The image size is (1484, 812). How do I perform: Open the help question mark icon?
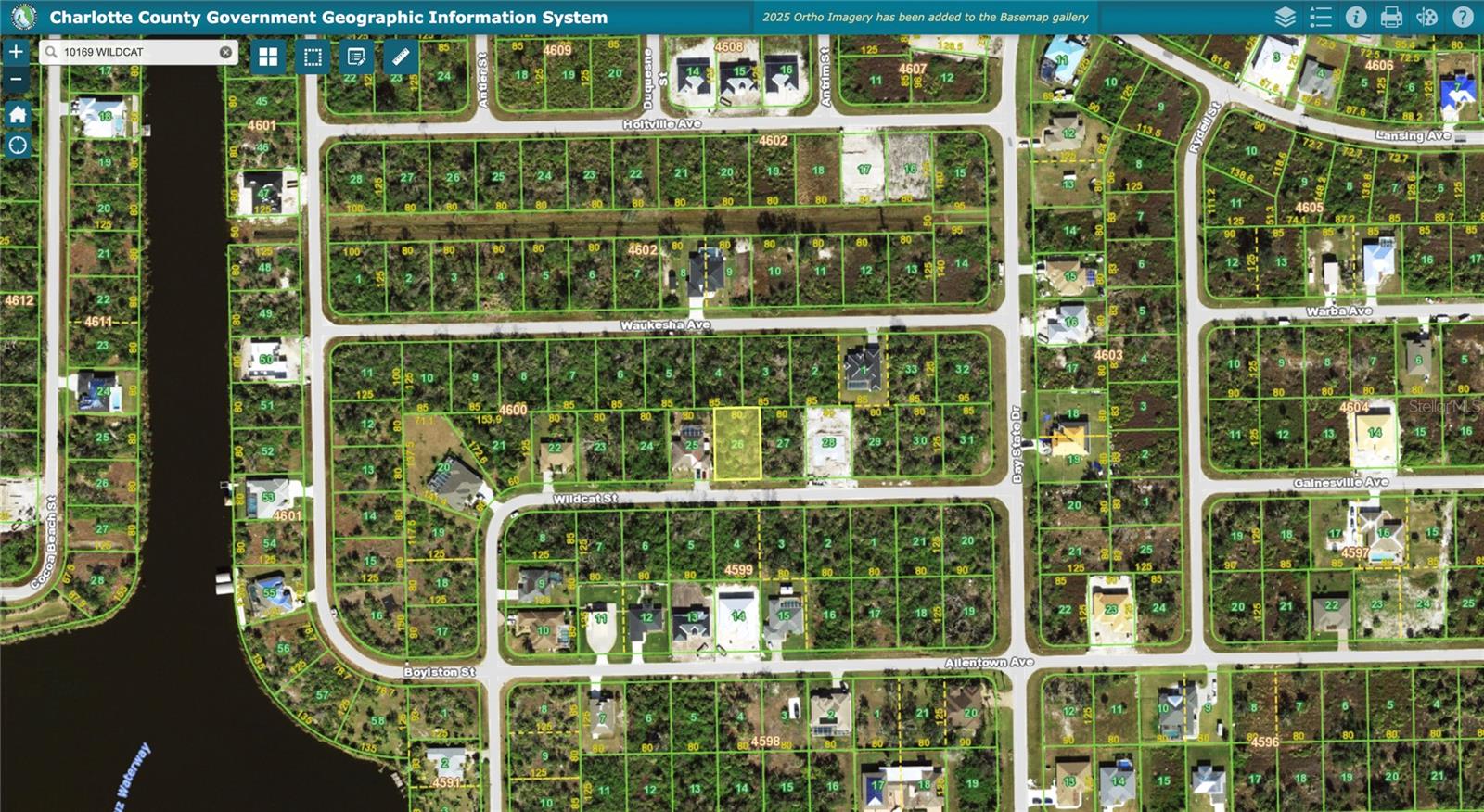[1462, 16]
